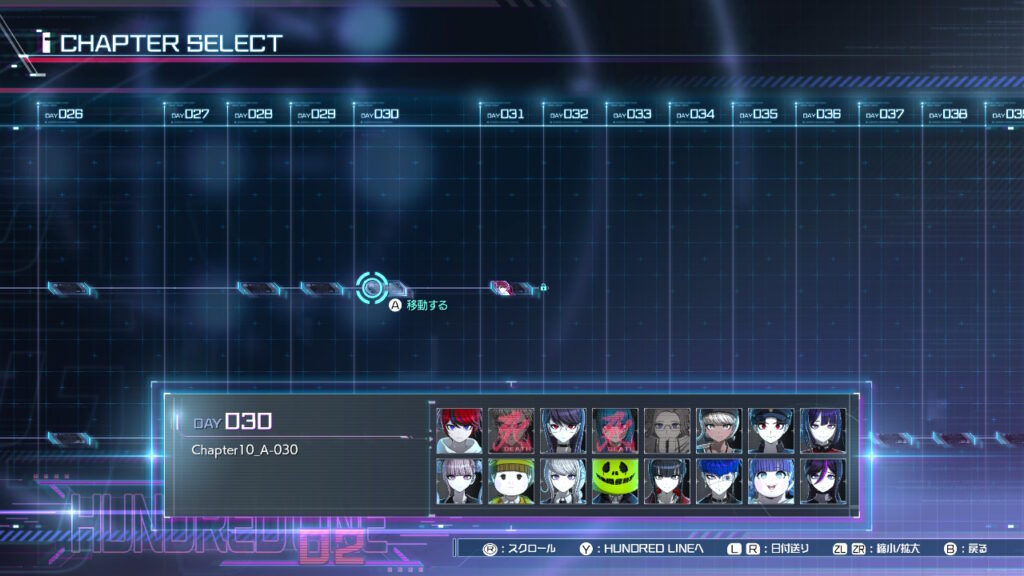
Task: Open the Chapter10_A-030 info entry
Action: (245, 450)
